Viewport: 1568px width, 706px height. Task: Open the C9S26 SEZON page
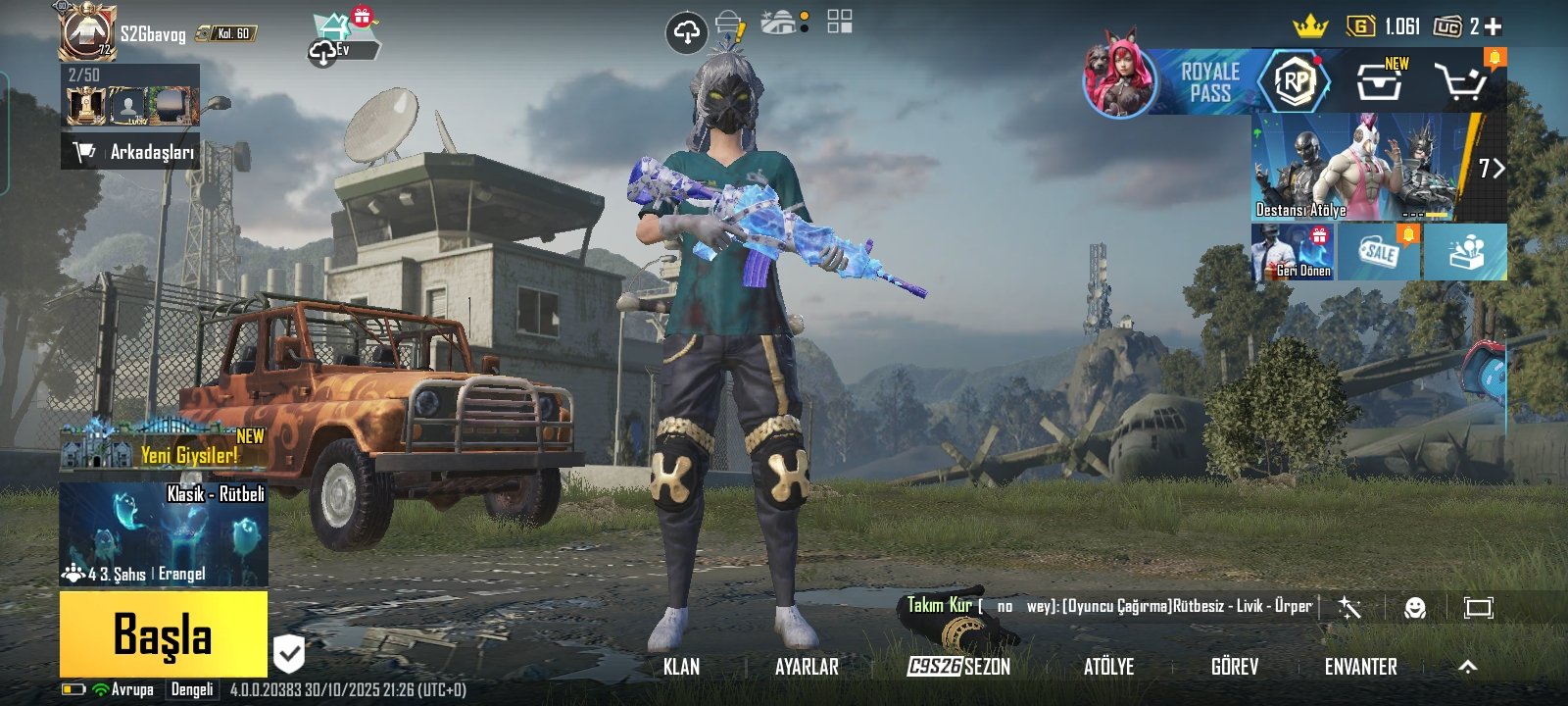click(958, 667)
